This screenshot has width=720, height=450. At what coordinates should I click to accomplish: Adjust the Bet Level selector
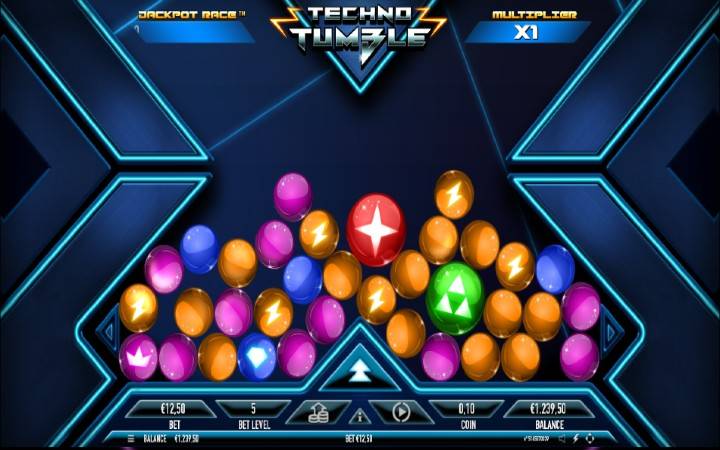click(x=253, y=409)
